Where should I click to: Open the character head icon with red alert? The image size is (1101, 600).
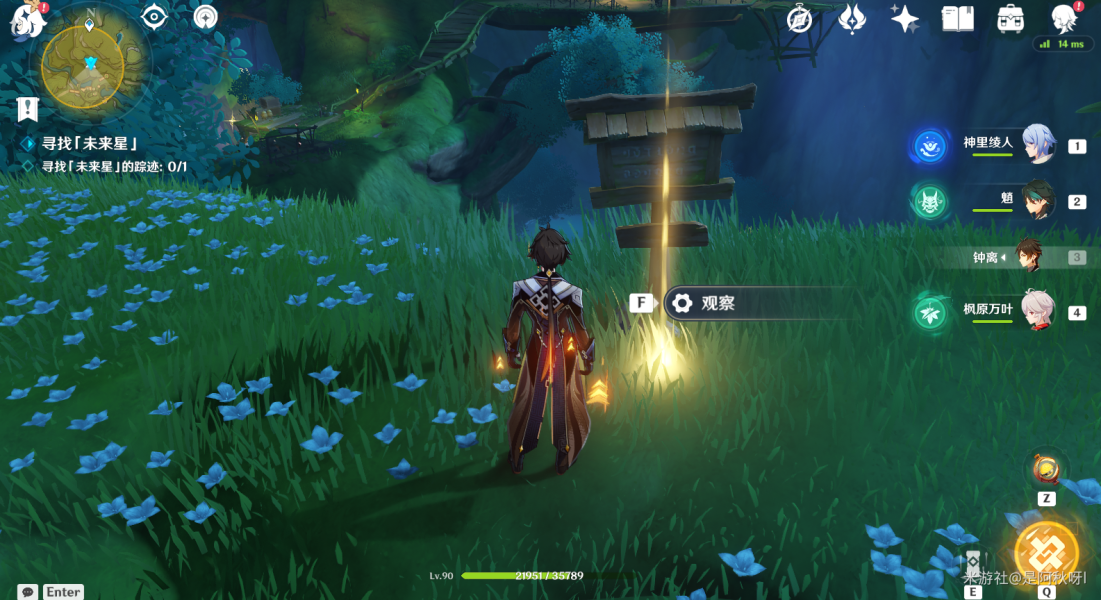pos(1064,18)
